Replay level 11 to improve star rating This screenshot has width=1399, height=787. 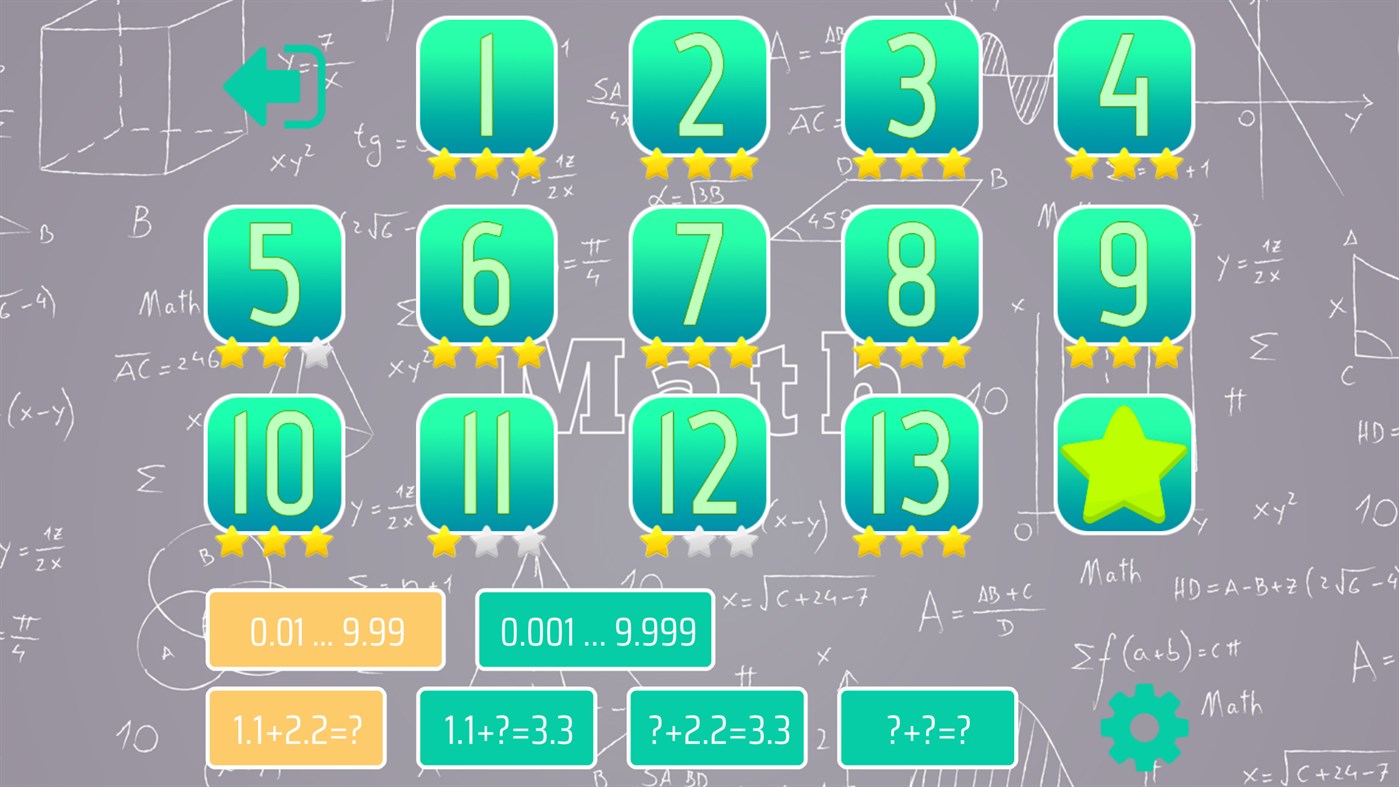(x=488, y=463)
